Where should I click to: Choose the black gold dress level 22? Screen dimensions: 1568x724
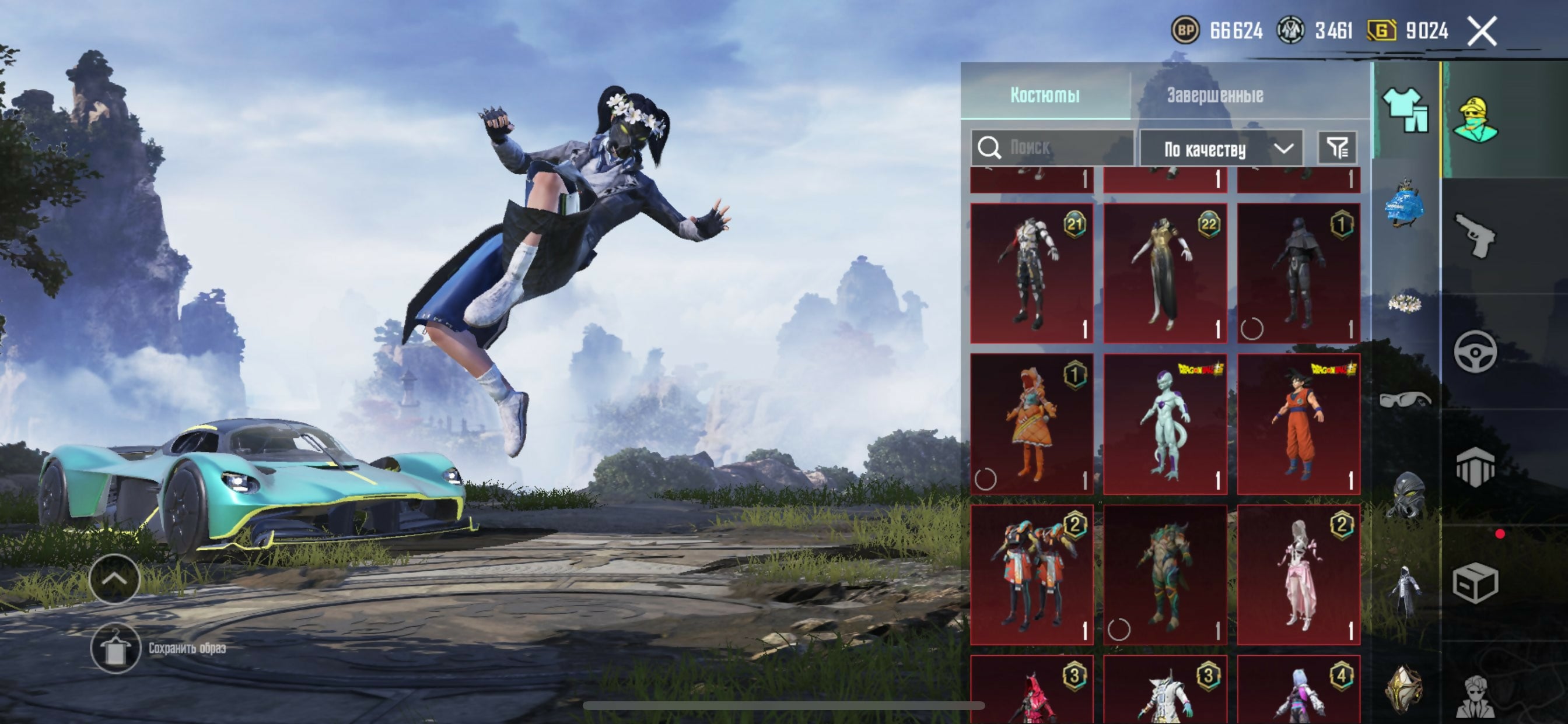click(x=1164, y=273)
